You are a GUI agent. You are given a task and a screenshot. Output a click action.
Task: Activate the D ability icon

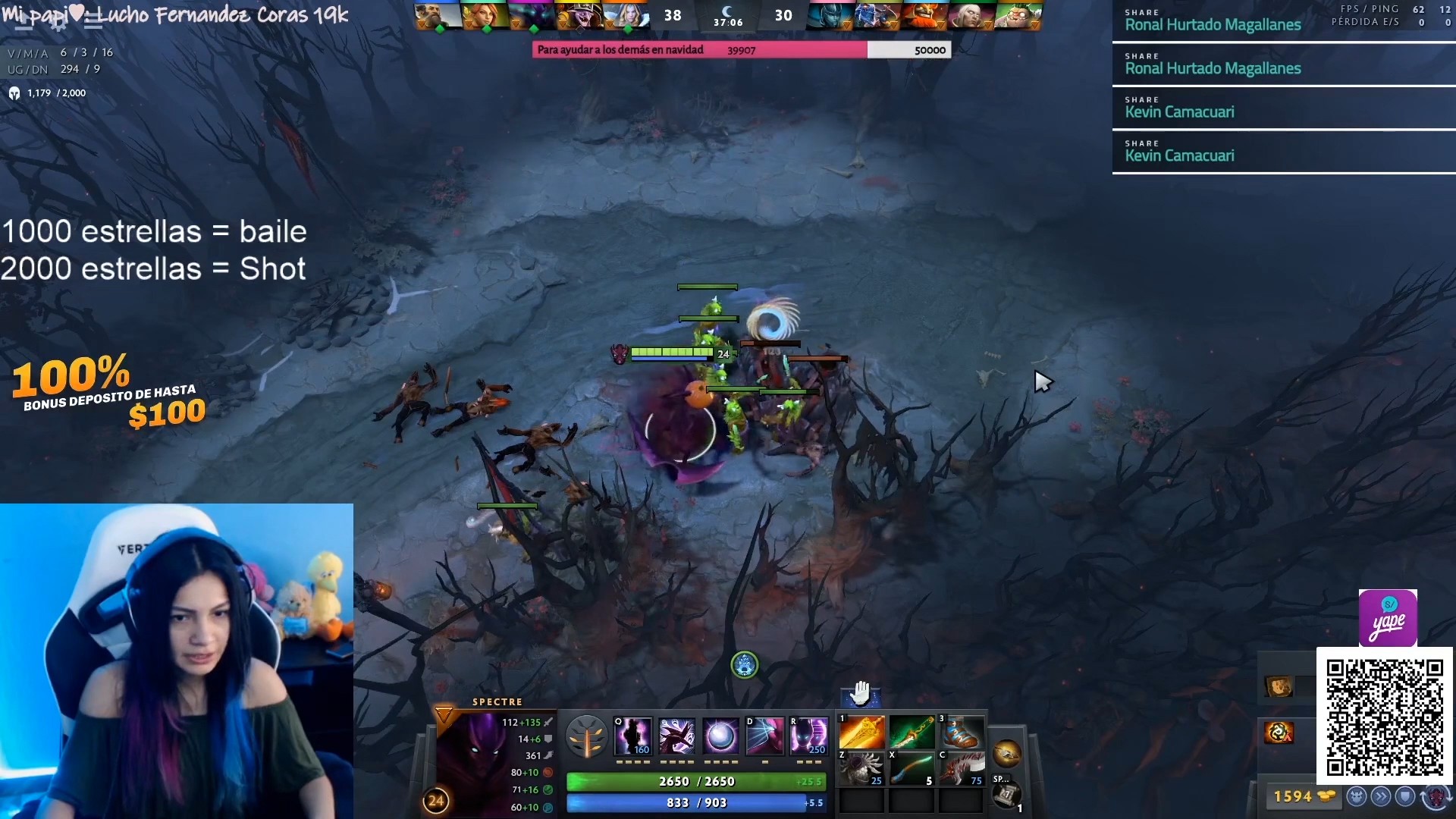(x=764, y=736)
